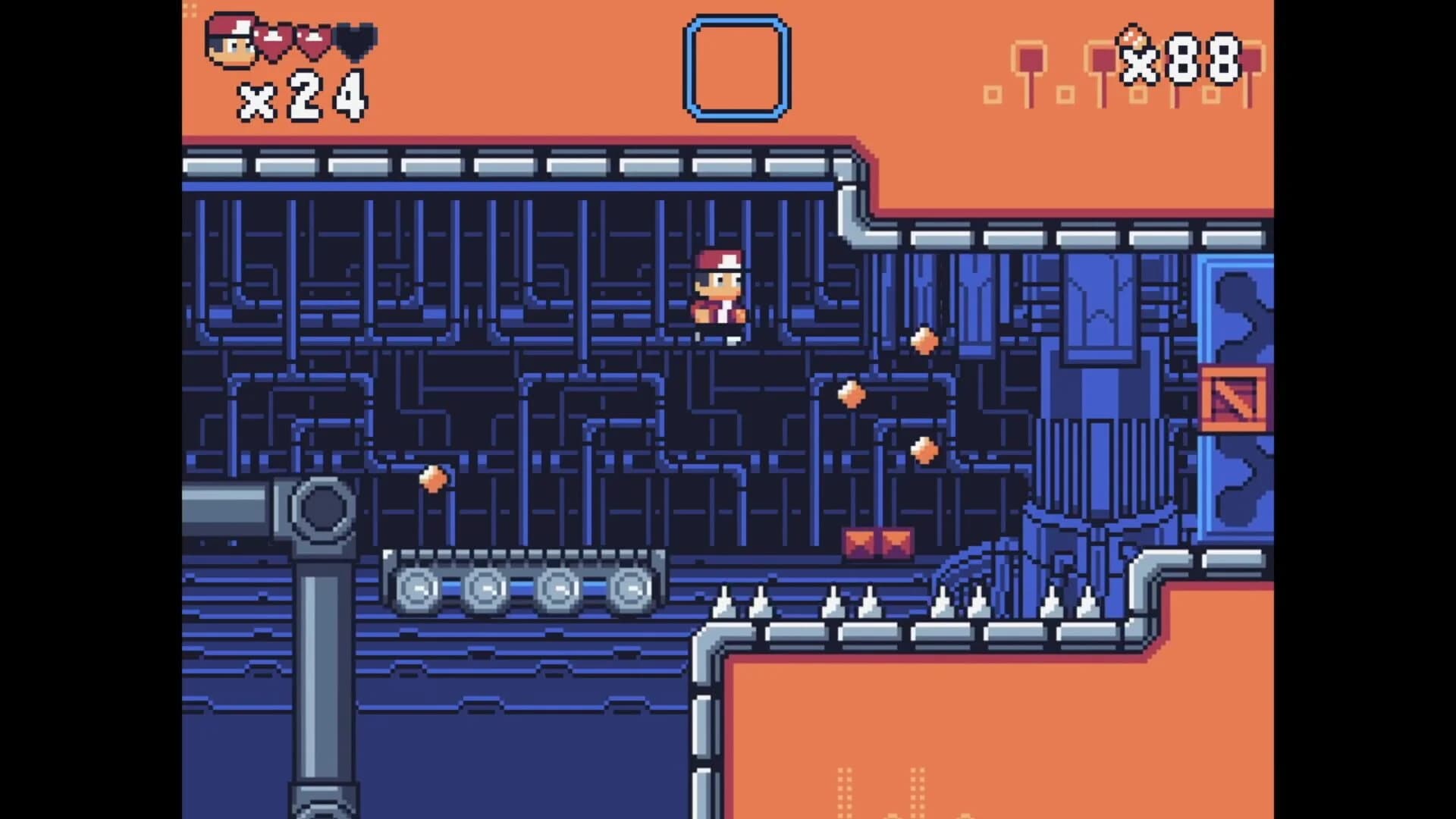Screen dimensions: 1456x819
Task: Toggle the left red X block on the ledge
Action: pos(859,542)
